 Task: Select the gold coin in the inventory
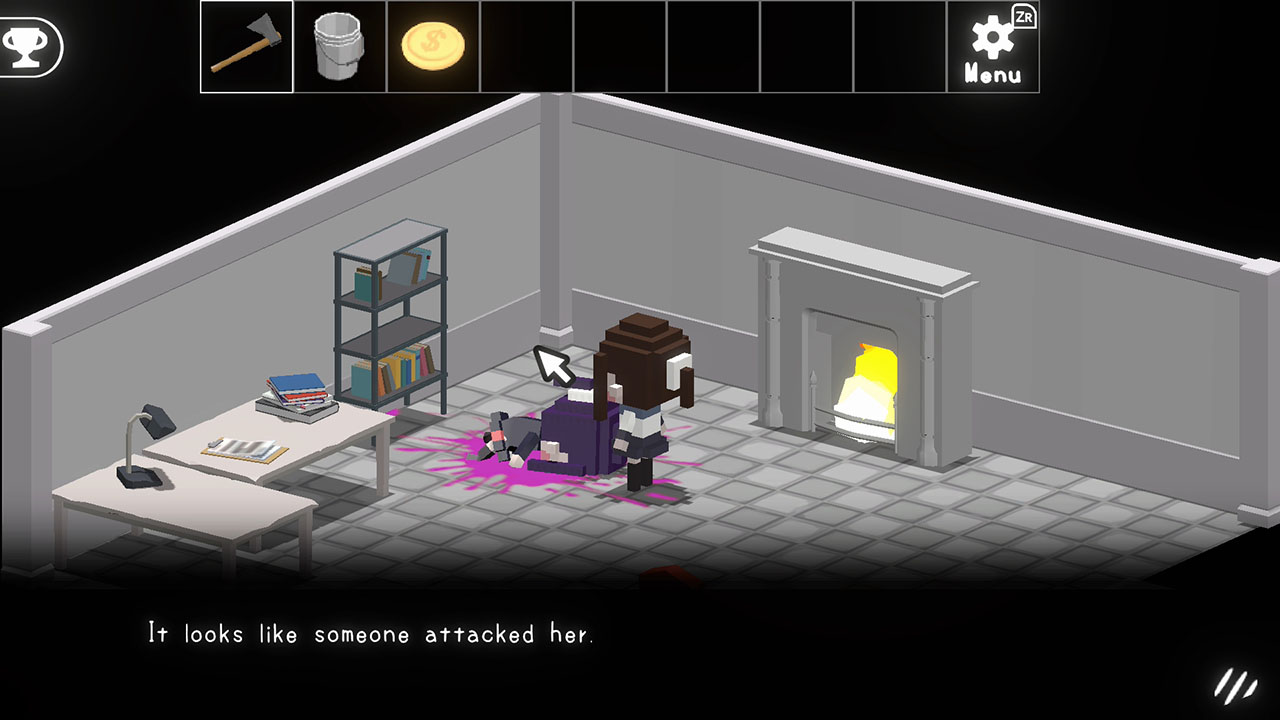pyautogui.click(x=432, y=46)
